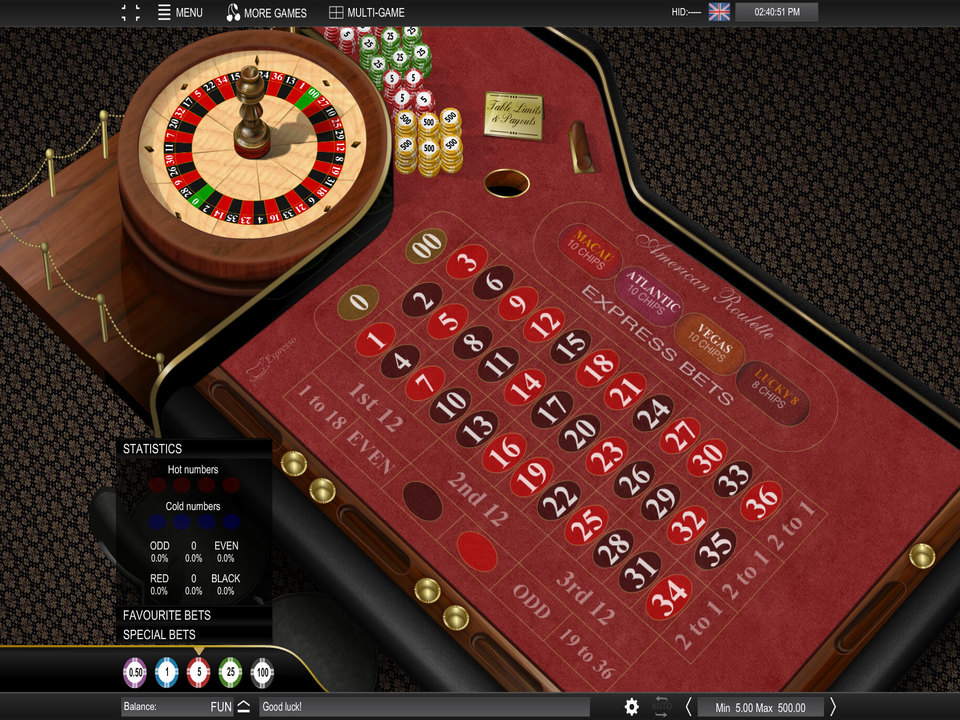Open the SPECIAL BETS panel
The width and height of the screenshot is (960, 720).
(x=160, y=635)
